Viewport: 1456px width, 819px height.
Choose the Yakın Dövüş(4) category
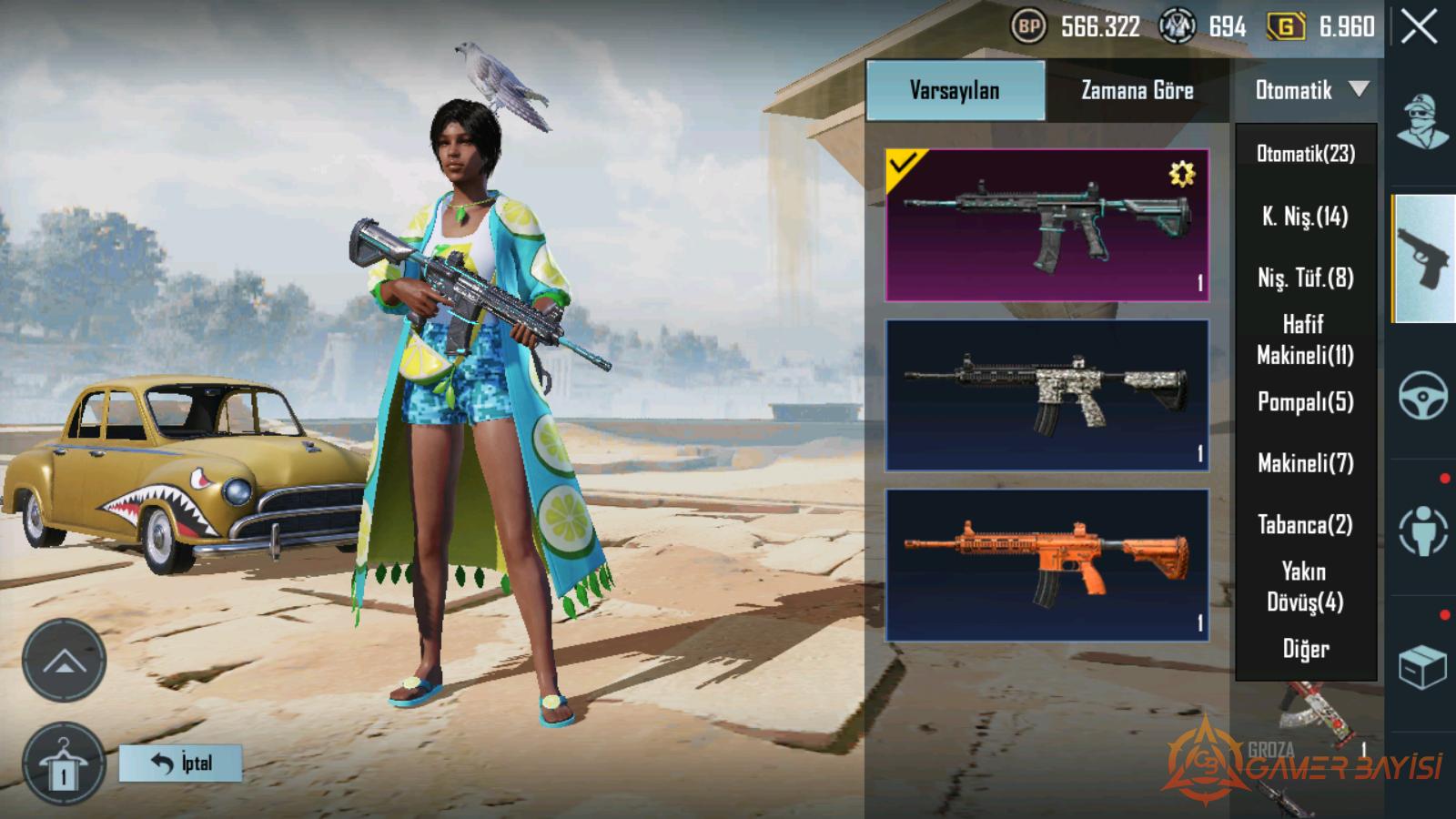pyautogui.click(x=1306, y=587)
